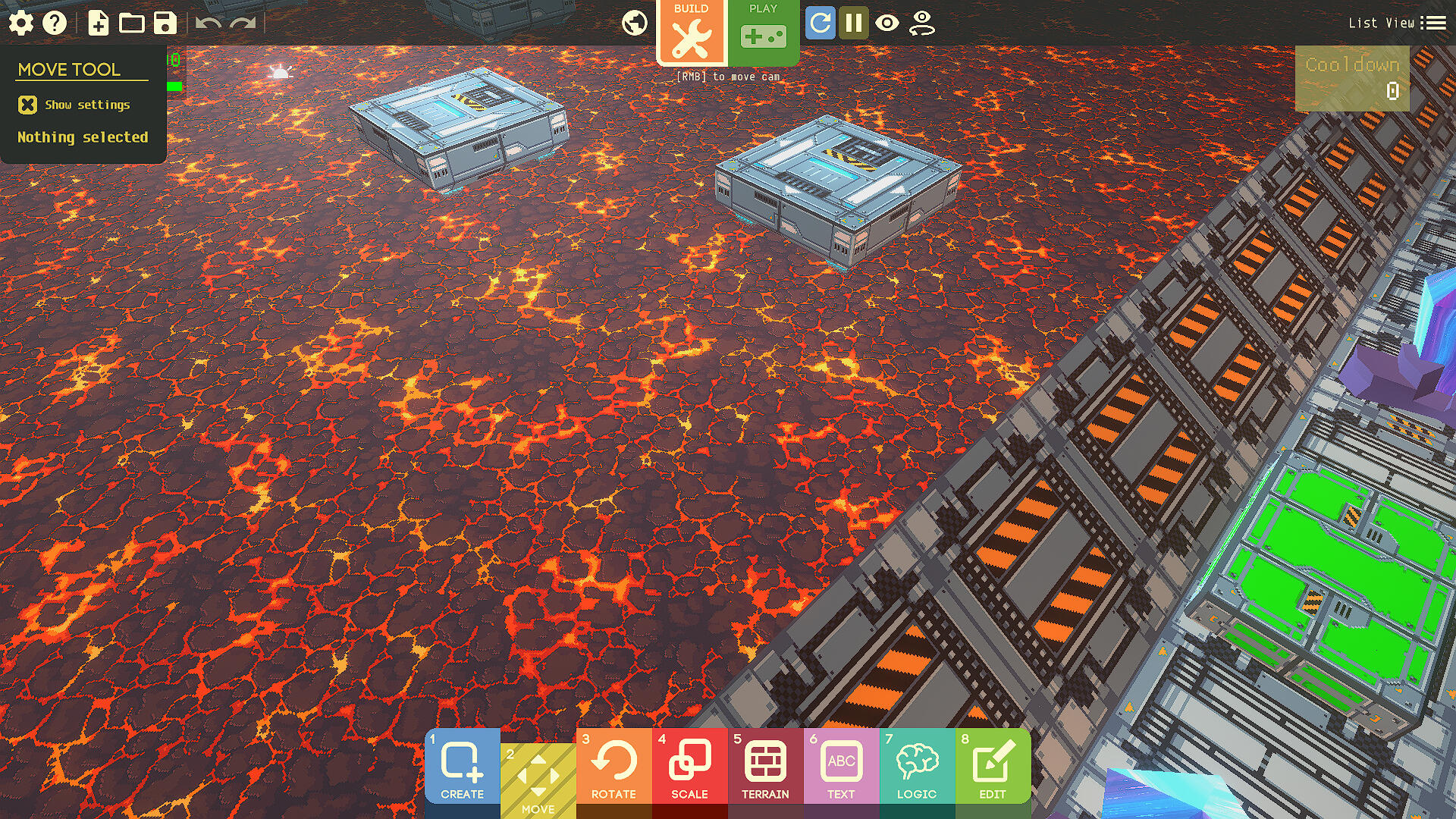Choose the Rotate tool
Screen dimensions: 1456x819
click(613, 766)
